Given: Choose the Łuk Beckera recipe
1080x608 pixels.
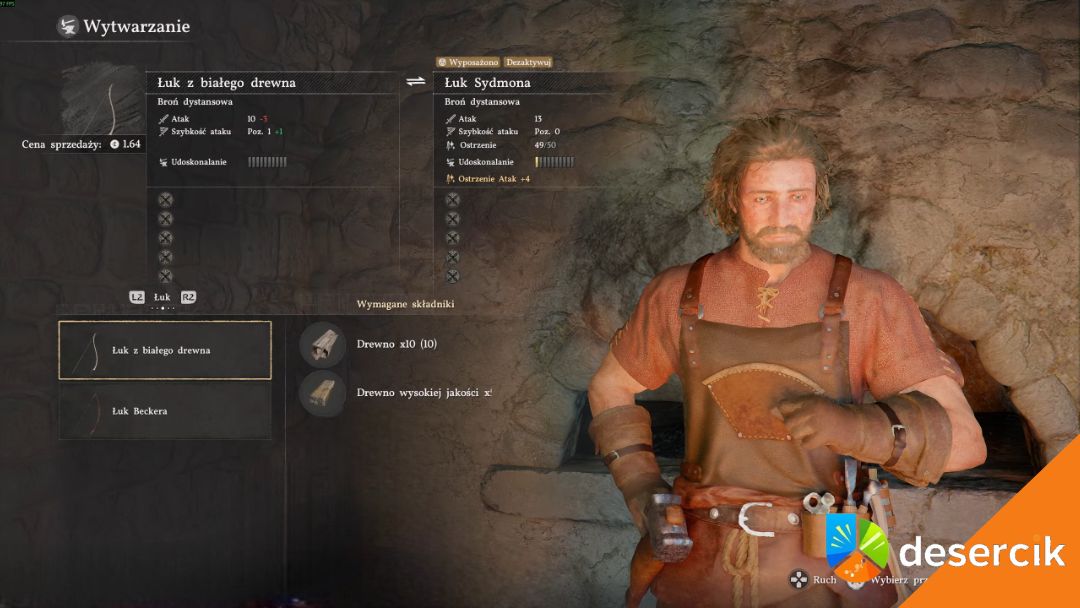Looking at the screenshot, I should (165, 411).
